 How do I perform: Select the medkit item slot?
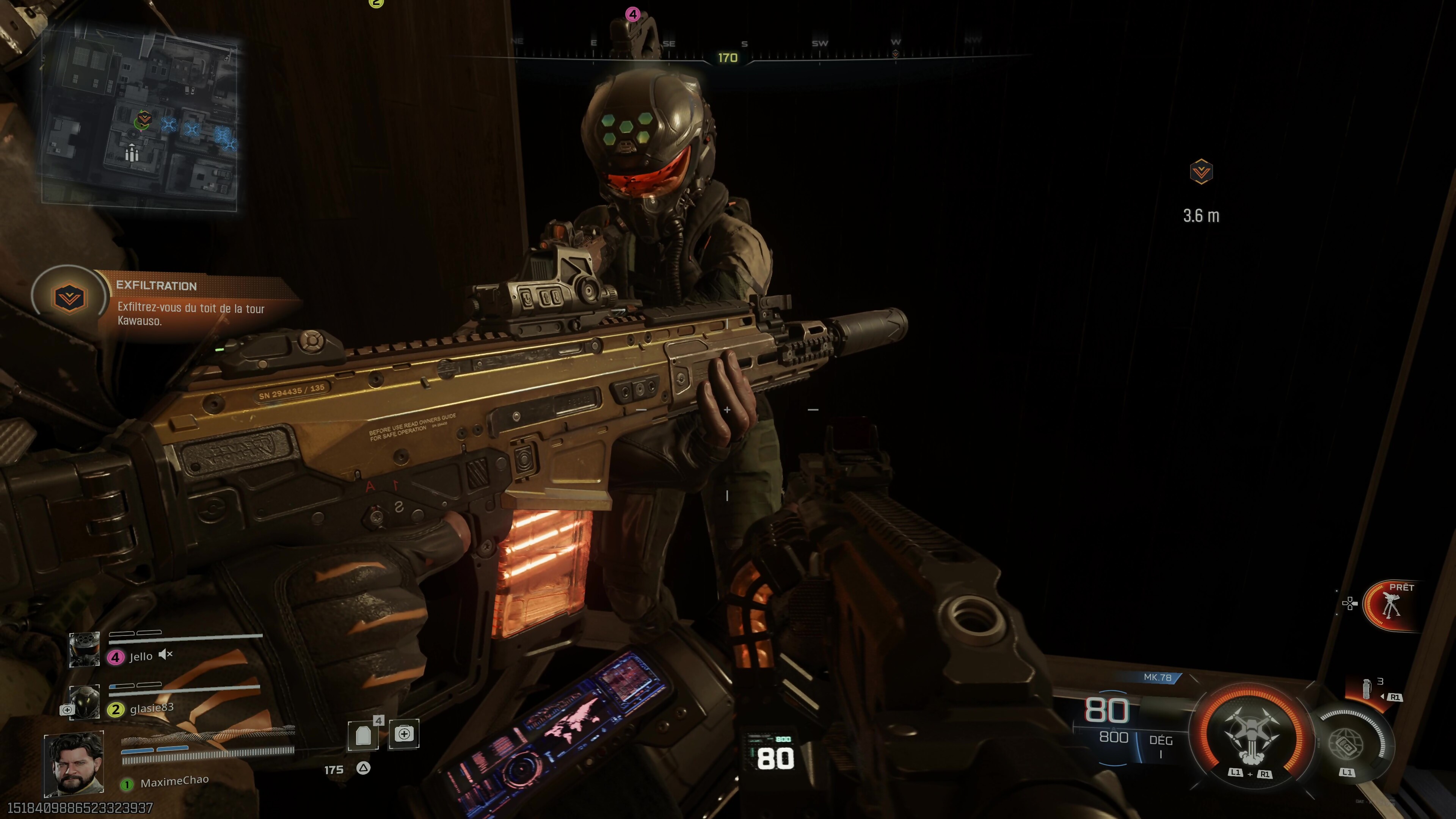403,734
